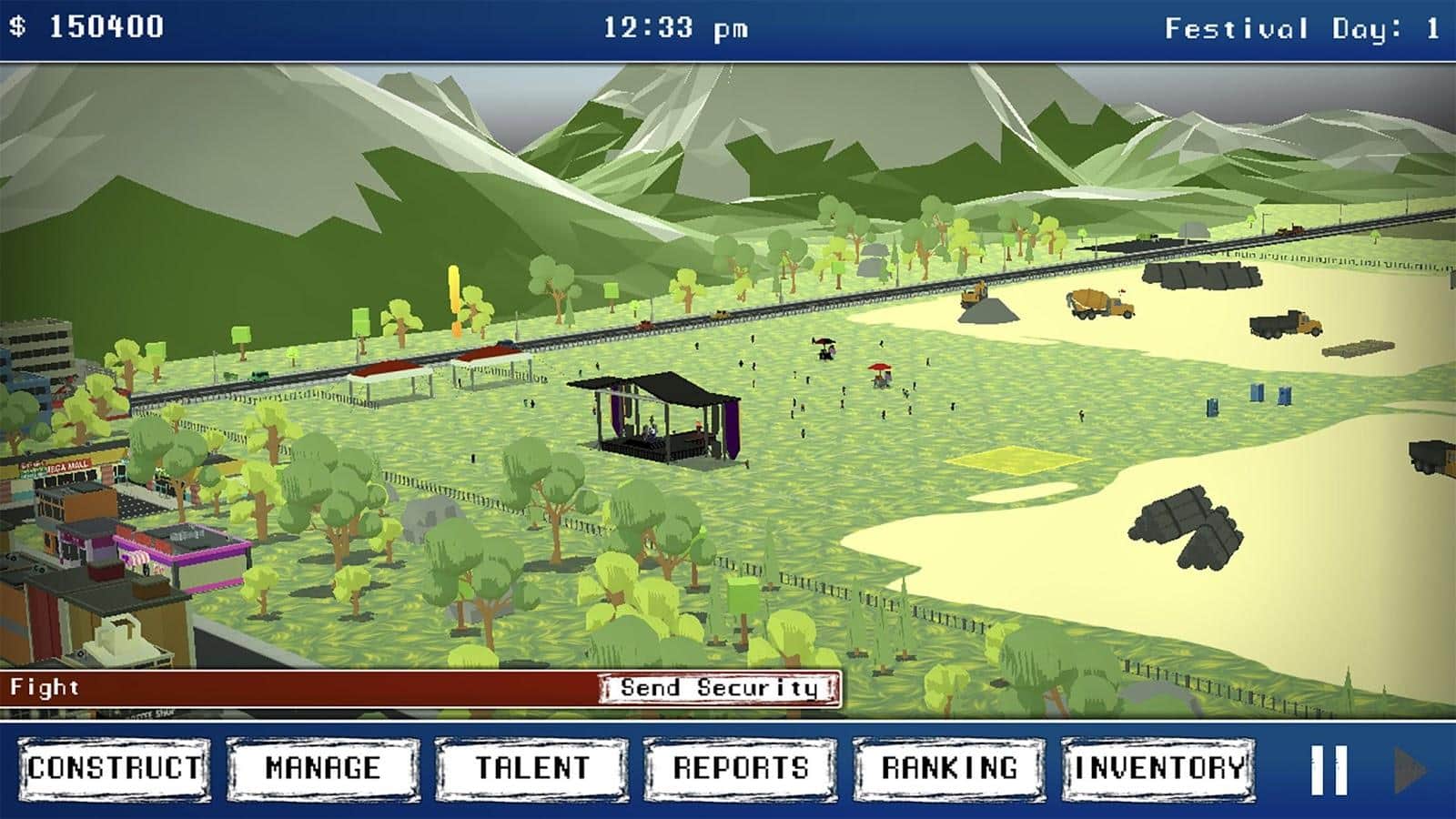Viewport: 1456px width, 819px height.
Task: Pause the game
Action: tap(1328, 771)
